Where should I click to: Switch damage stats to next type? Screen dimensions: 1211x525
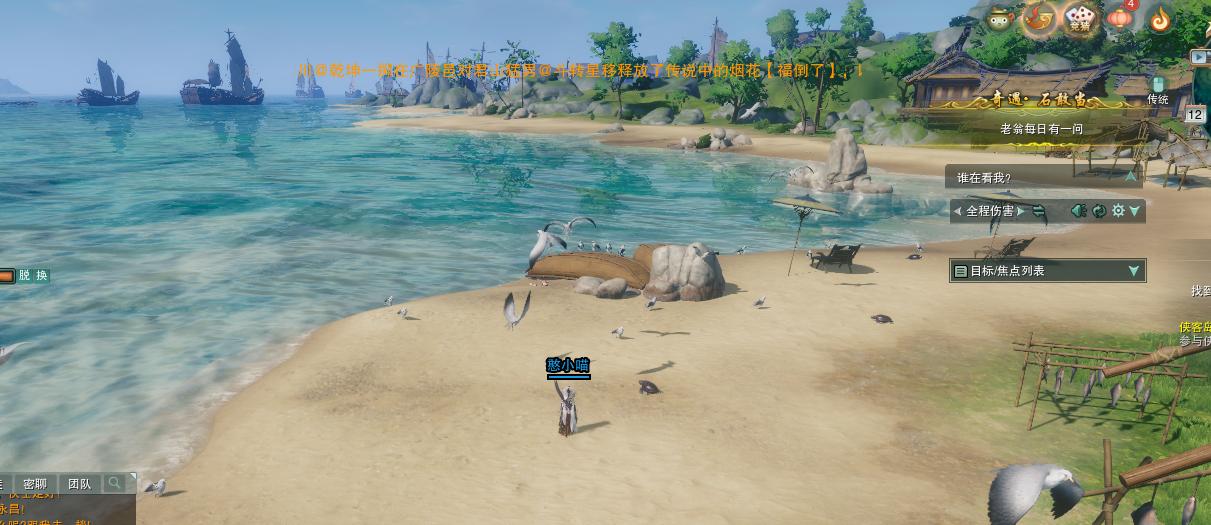1020,211
